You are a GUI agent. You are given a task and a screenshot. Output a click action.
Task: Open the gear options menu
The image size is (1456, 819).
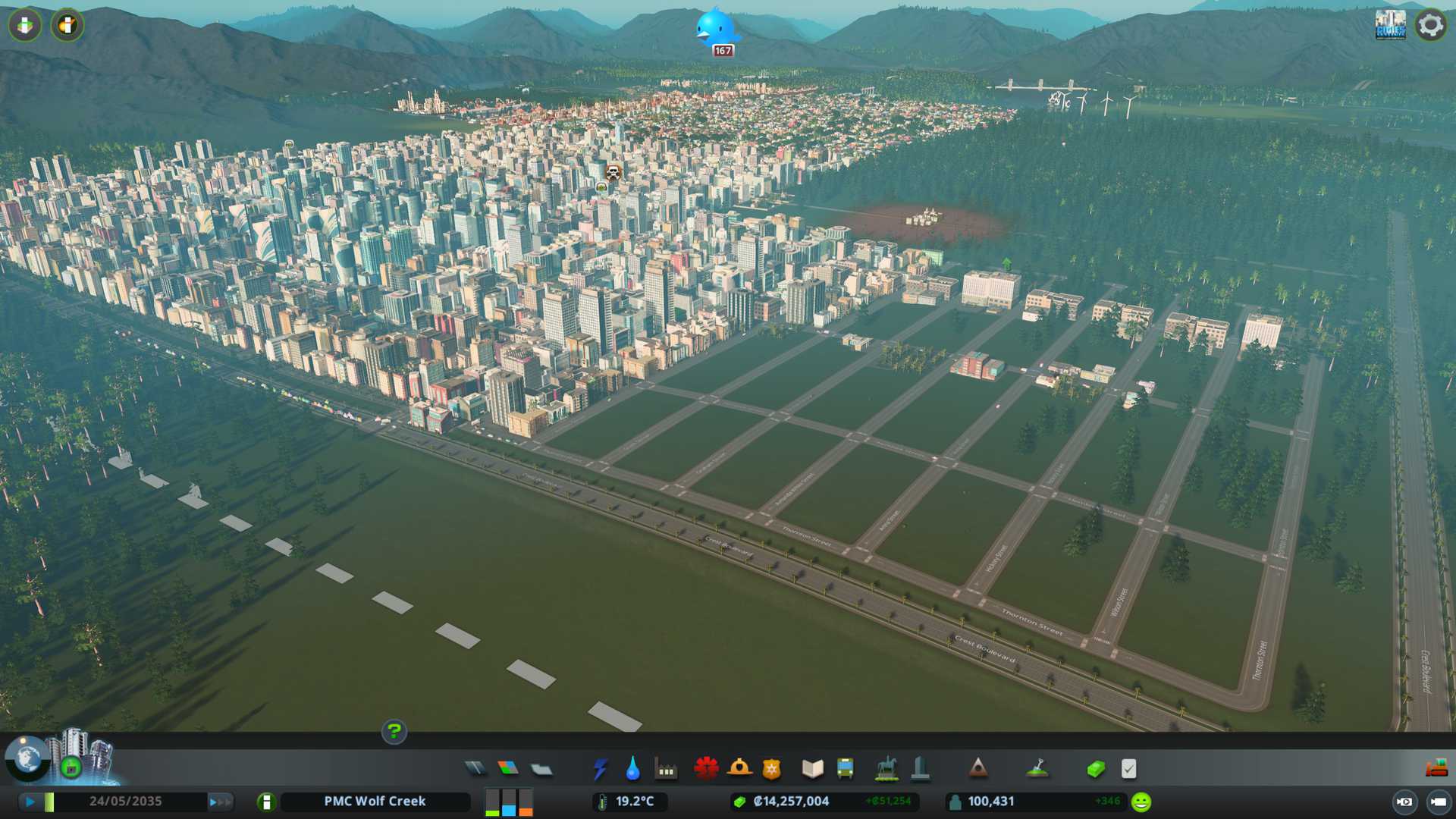[x=1430, y=25]
